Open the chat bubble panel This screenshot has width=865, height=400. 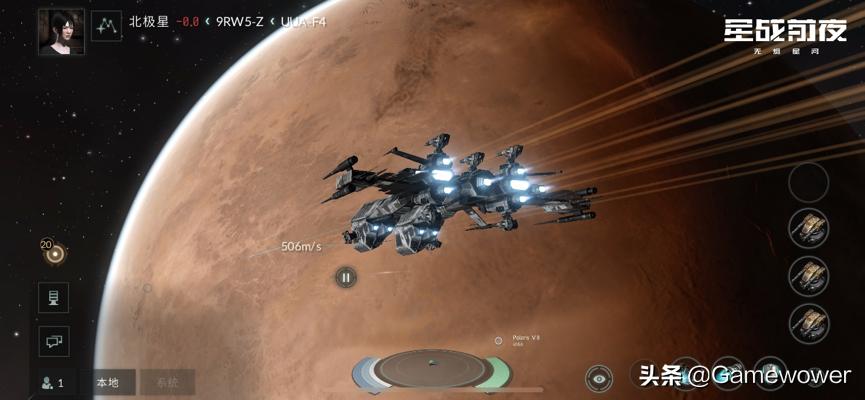click(53, 340)
